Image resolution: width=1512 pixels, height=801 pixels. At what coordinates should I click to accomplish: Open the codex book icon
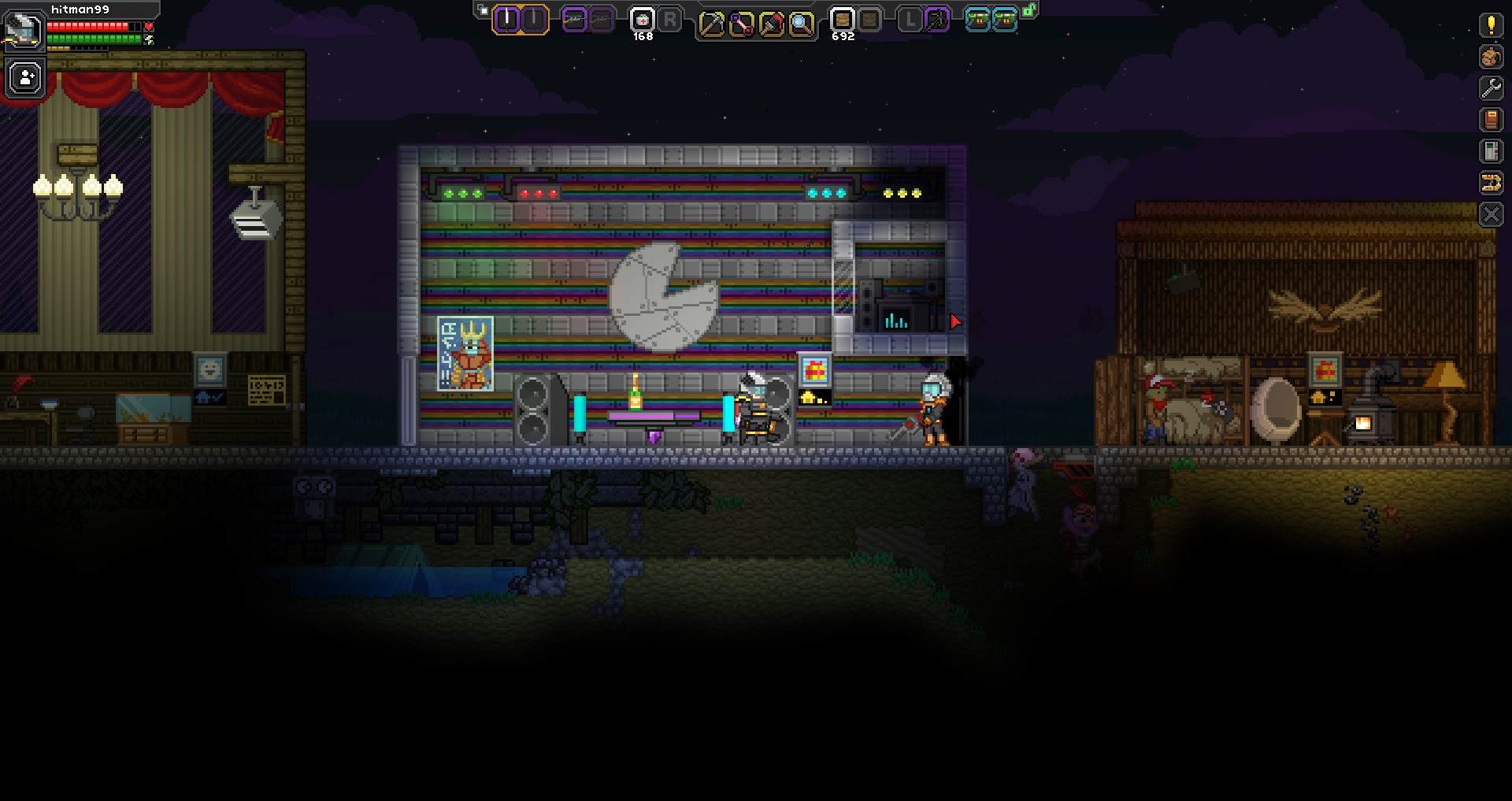pos(1492,118)
